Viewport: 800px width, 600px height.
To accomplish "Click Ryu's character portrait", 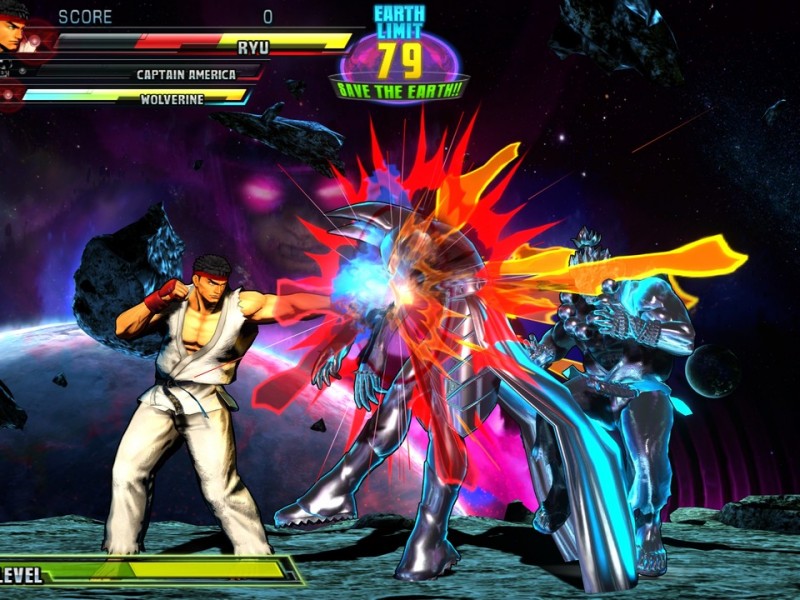I will [16, 30].
